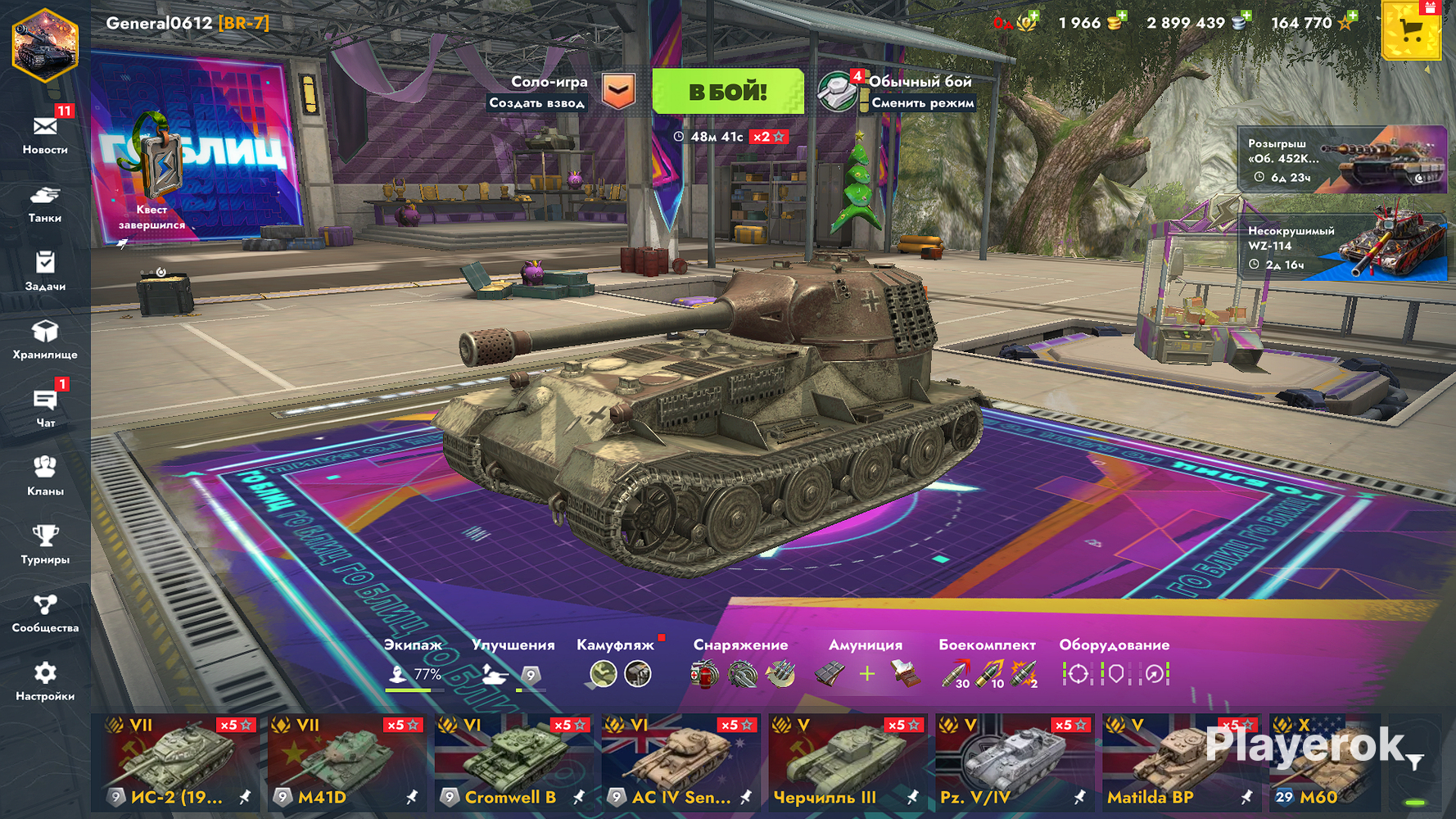The width and height of the screenshot is (1456, 819).
Task: Click the player avatar in the corner
Action: pyautogui.click(x=45, y=45)
